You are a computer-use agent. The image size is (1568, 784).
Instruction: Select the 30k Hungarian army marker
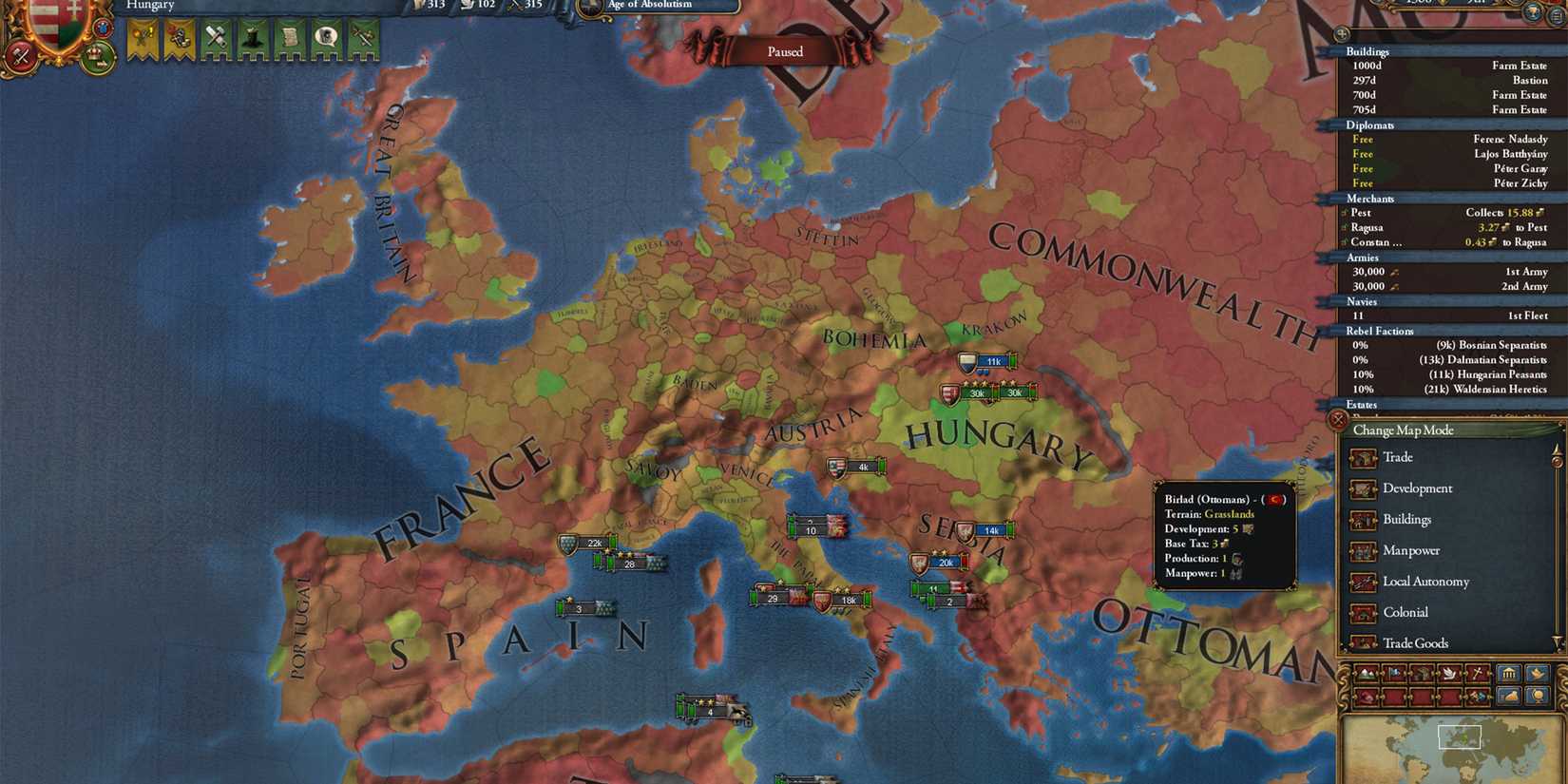(x=977, y=392)
